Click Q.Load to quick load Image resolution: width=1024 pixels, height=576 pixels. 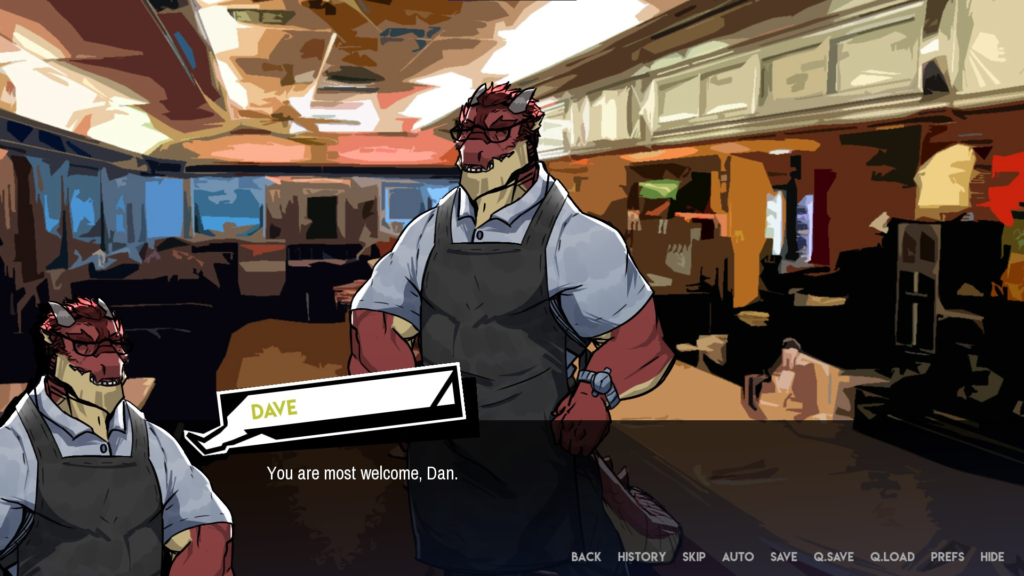[x=892, y=557]
